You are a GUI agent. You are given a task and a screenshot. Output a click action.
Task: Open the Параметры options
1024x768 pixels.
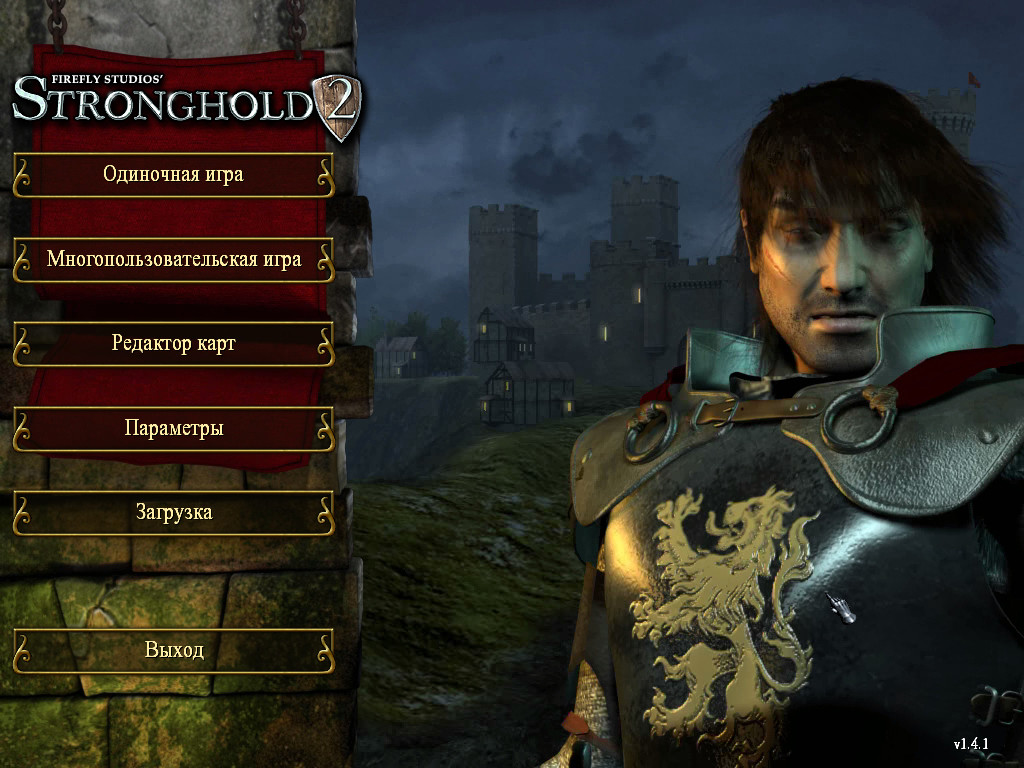coord(173,429)
